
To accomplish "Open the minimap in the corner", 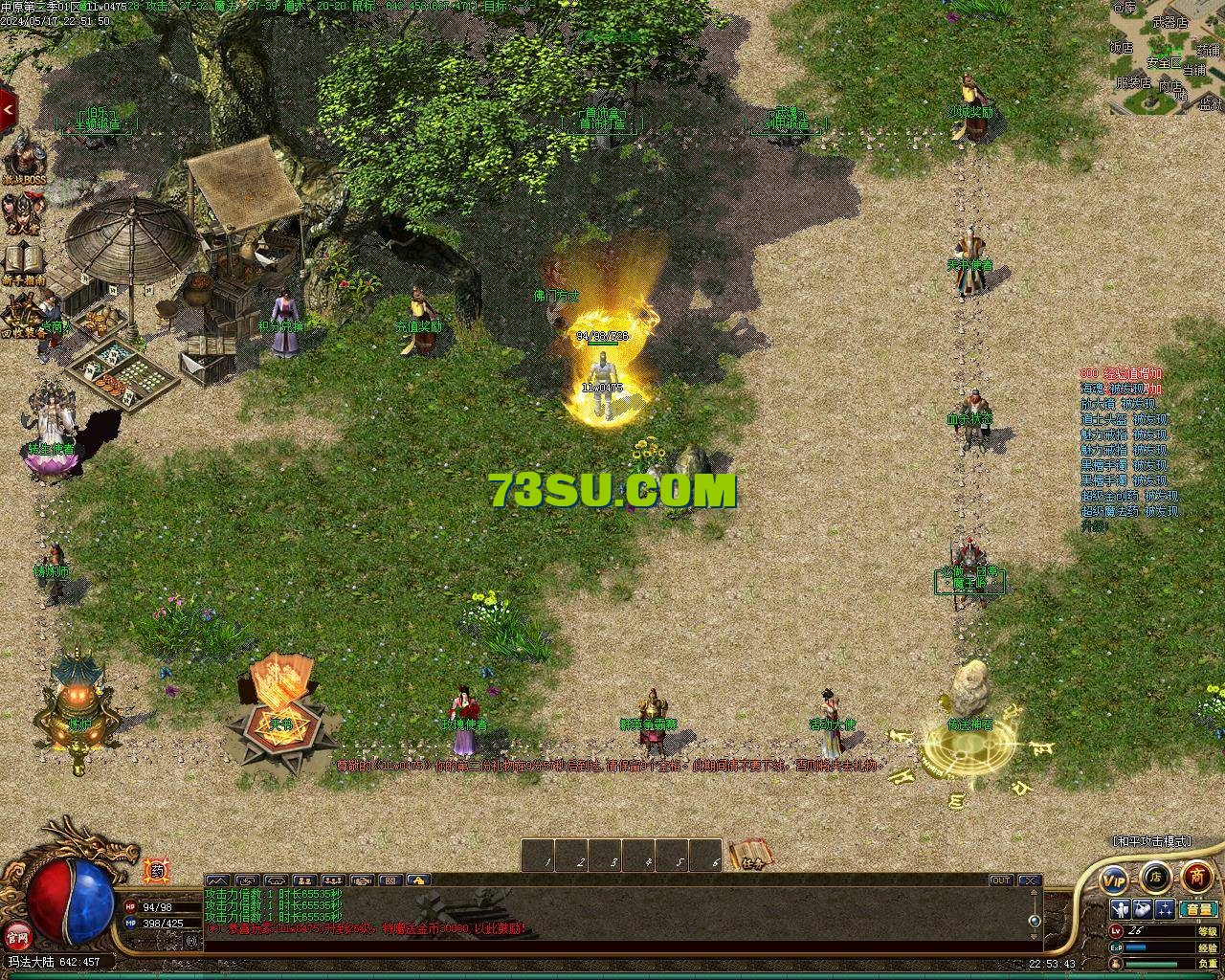I will 1167,56.
